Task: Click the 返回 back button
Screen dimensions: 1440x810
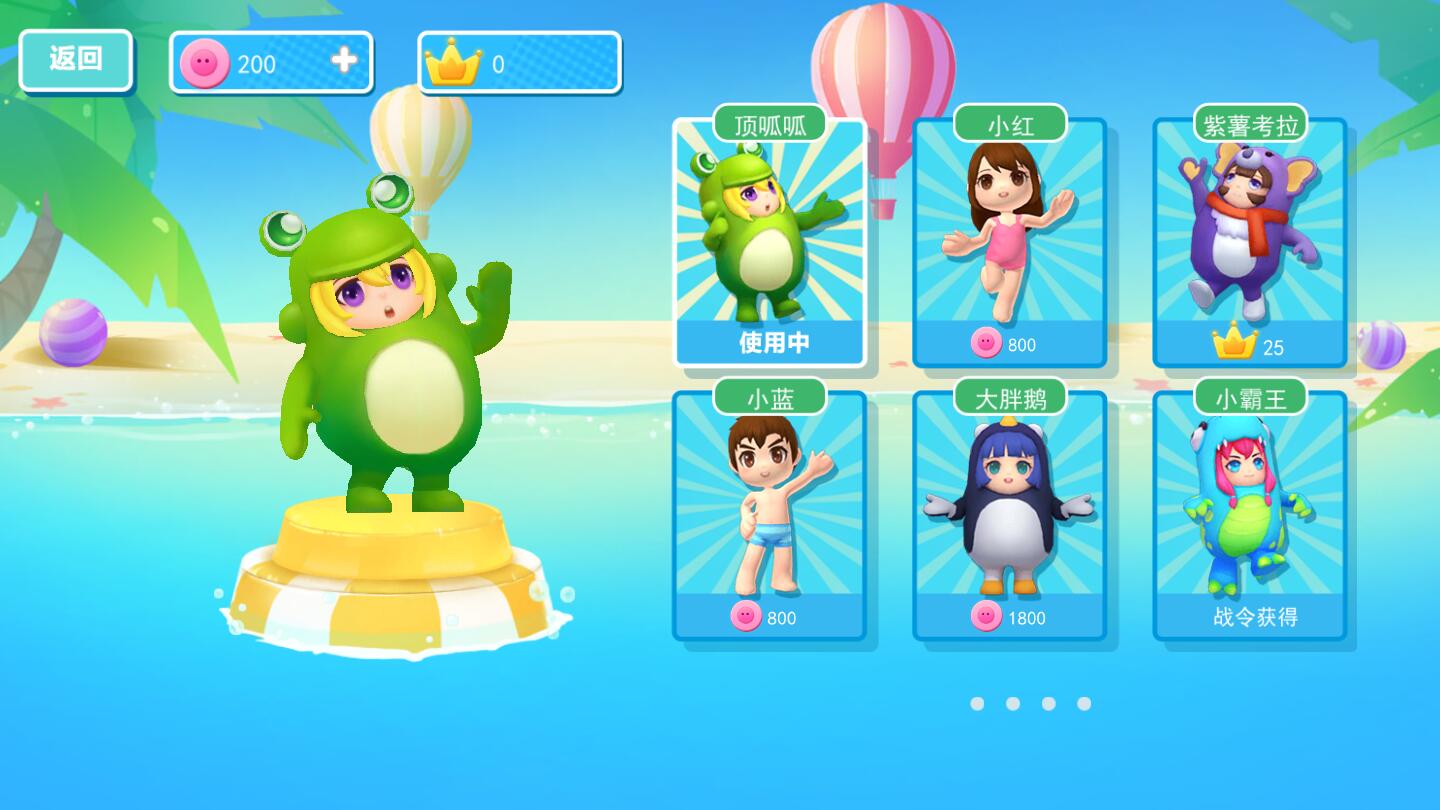Action: (x=76, y=60)
